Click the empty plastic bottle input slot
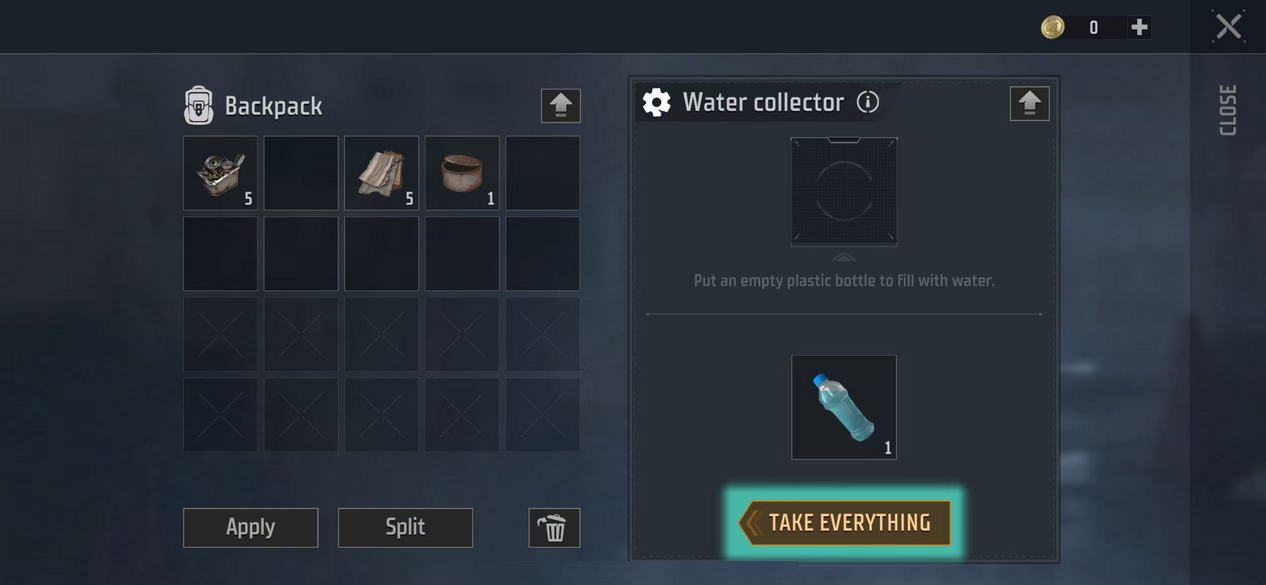1266x585 pixels. pos(844,191)
